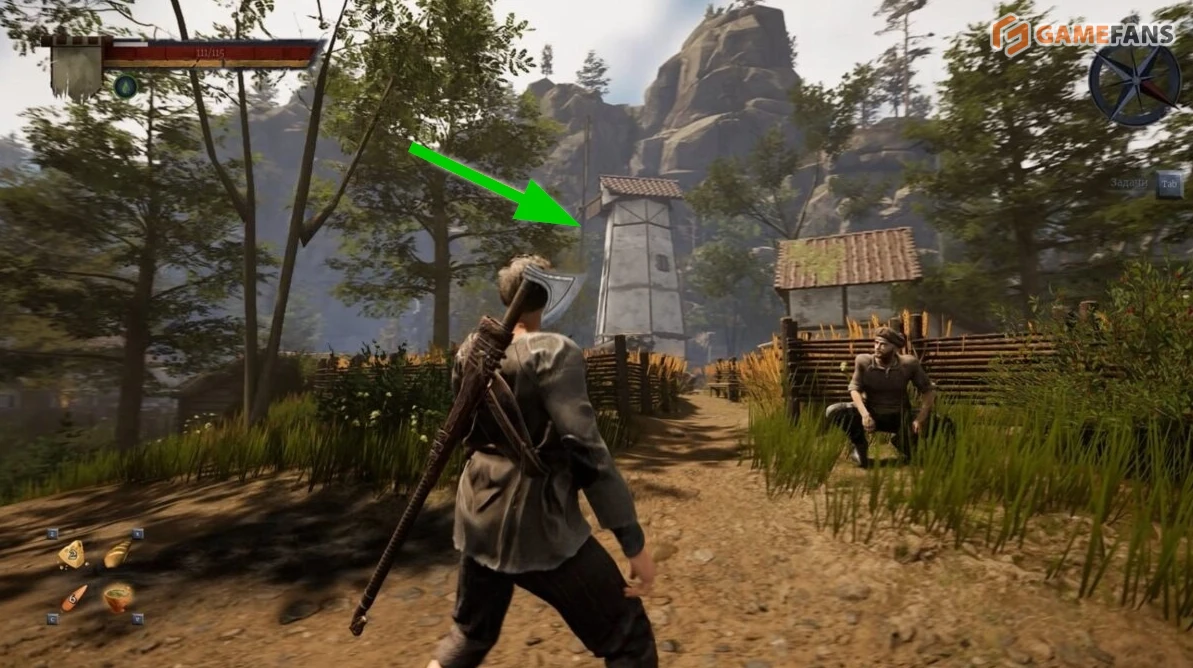This screenshot has height=668, width=1193.
Task: Use the soup bowl quick slot
Action: coord(117,597)
